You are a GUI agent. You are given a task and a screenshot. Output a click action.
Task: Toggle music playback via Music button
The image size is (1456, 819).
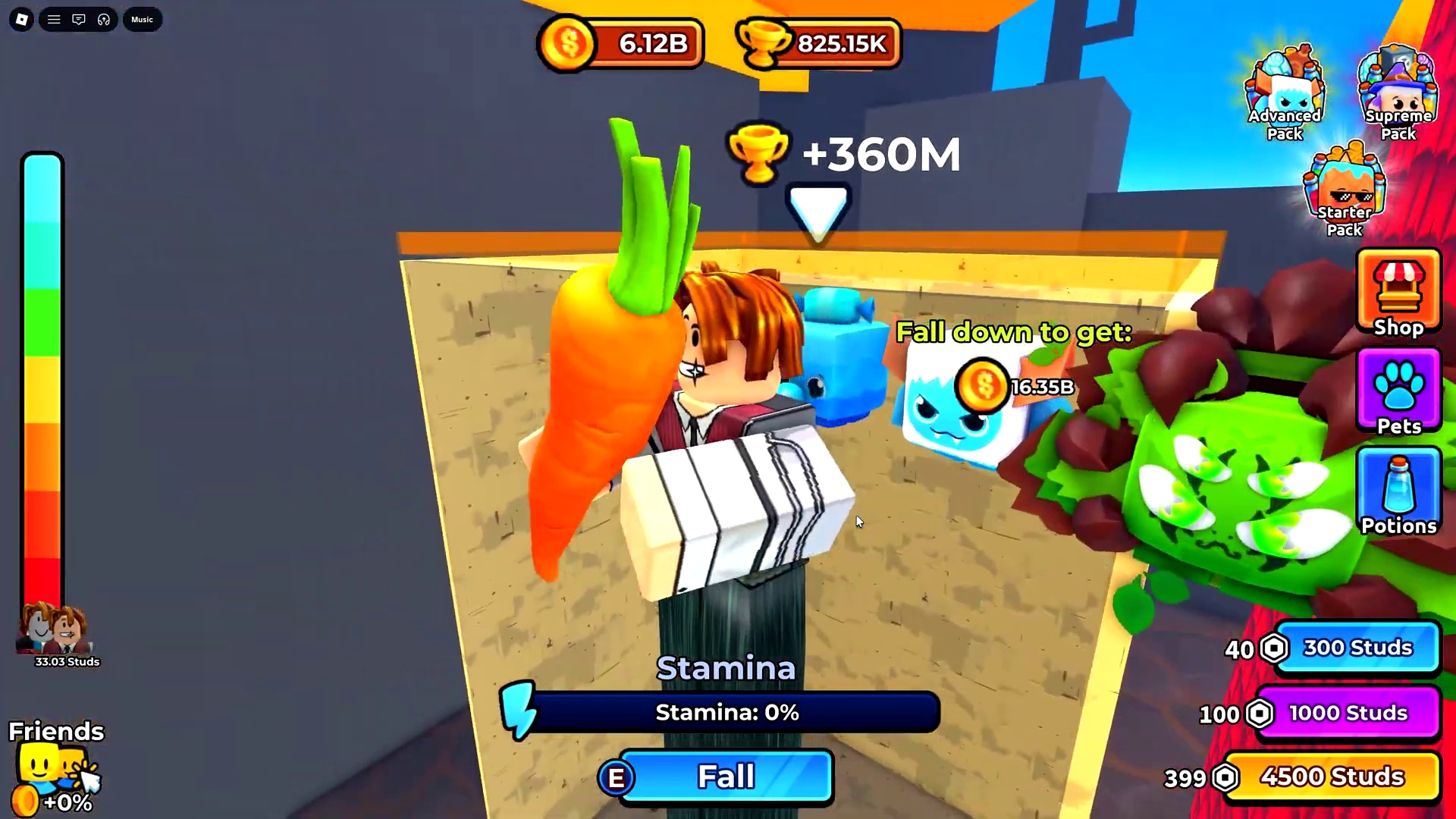[x=142, y=19]
